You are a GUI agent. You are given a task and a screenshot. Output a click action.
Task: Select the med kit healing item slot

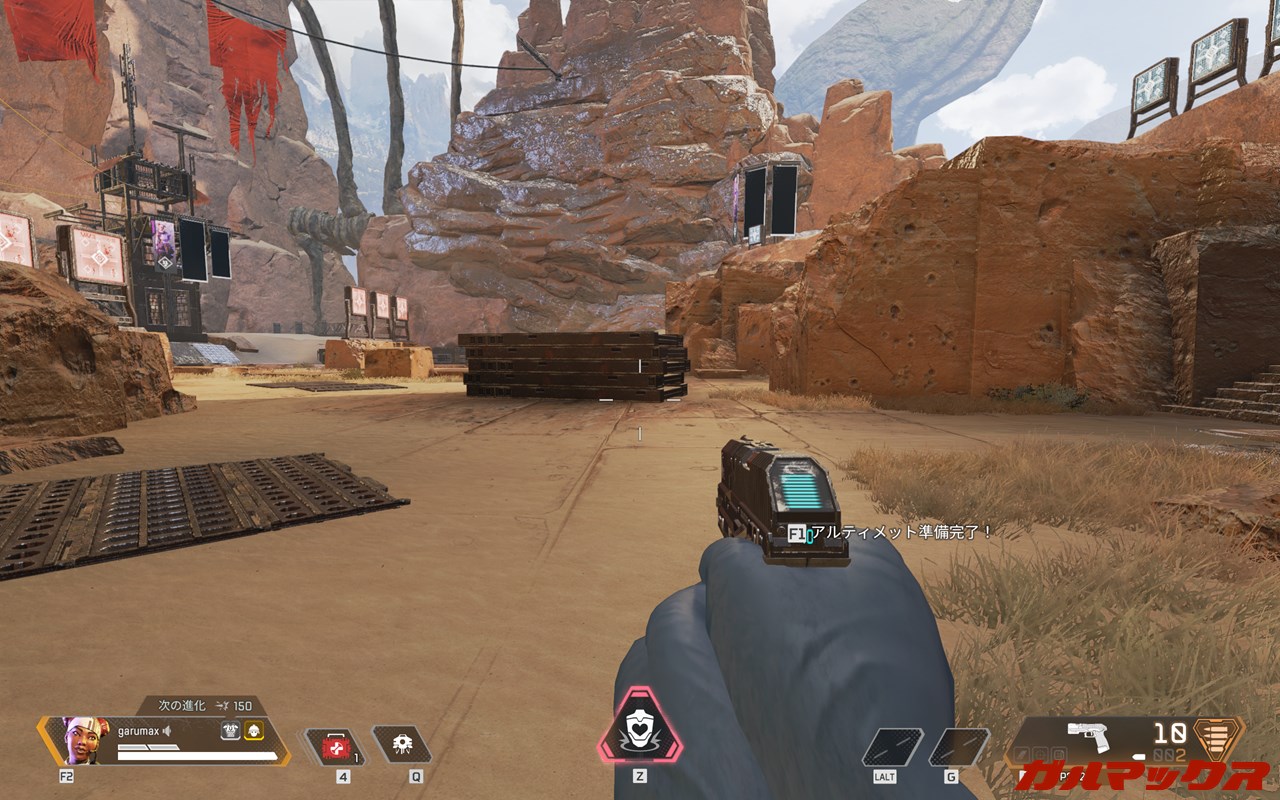tap(335, 747)
